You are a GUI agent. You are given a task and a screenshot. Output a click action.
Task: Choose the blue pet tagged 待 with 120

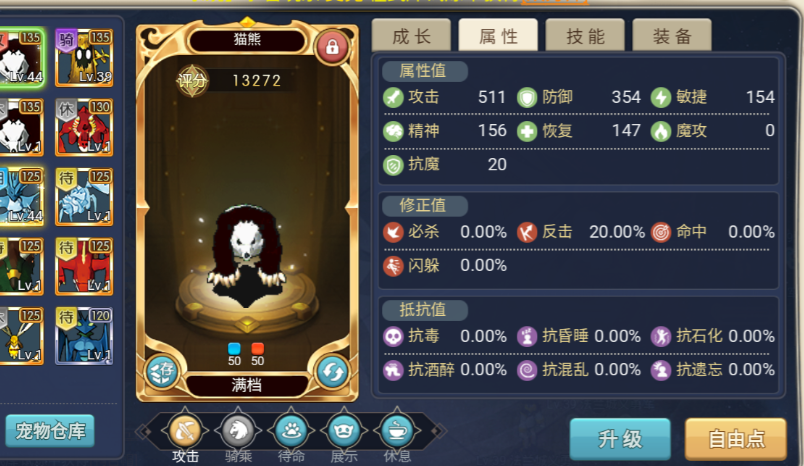[x=84, y=334]
